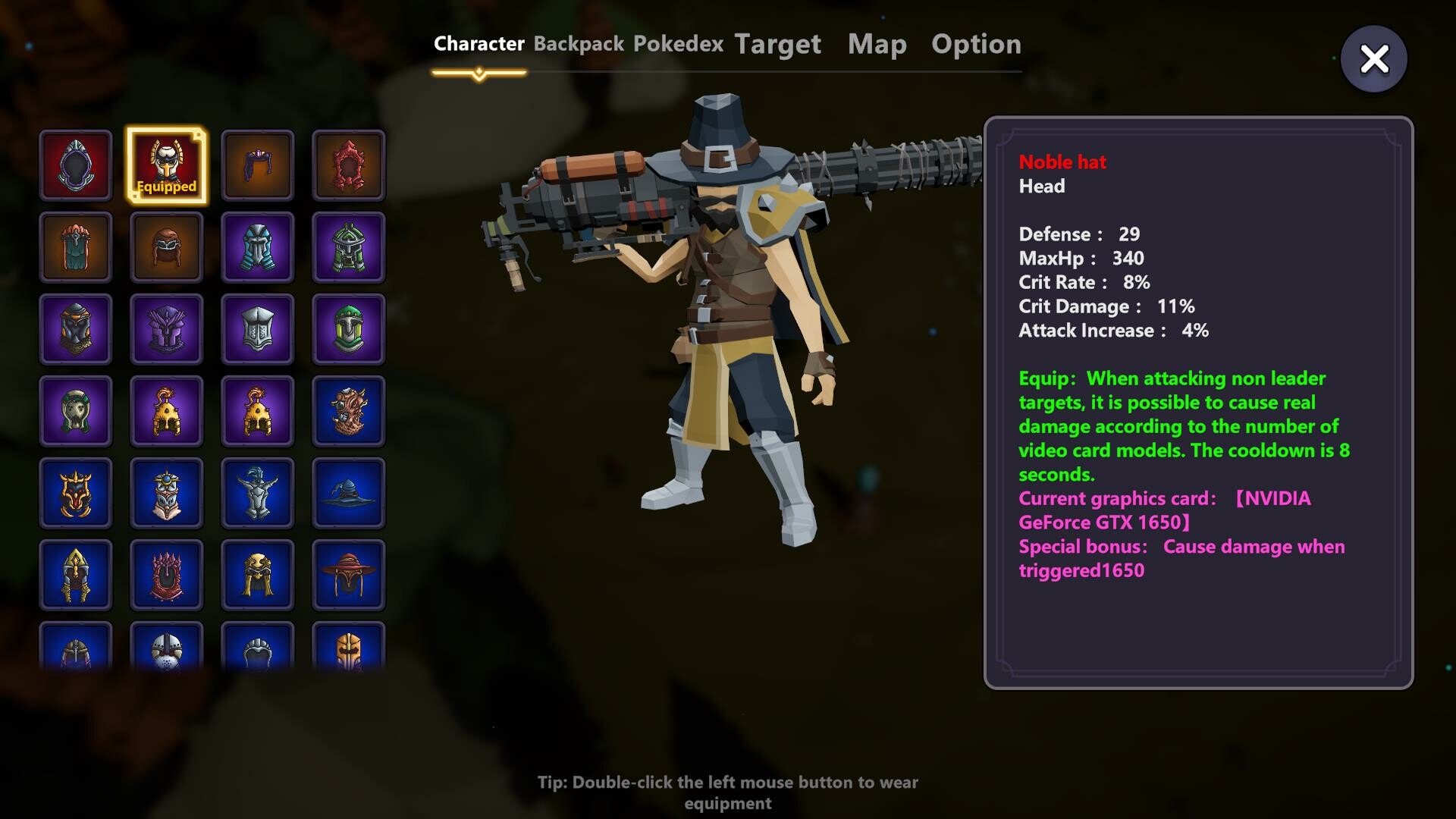Image resolution: width=1456 pixels, height=819 pixels.
Task: Select the fleshy horned monster head
Action: click(349, 410)
